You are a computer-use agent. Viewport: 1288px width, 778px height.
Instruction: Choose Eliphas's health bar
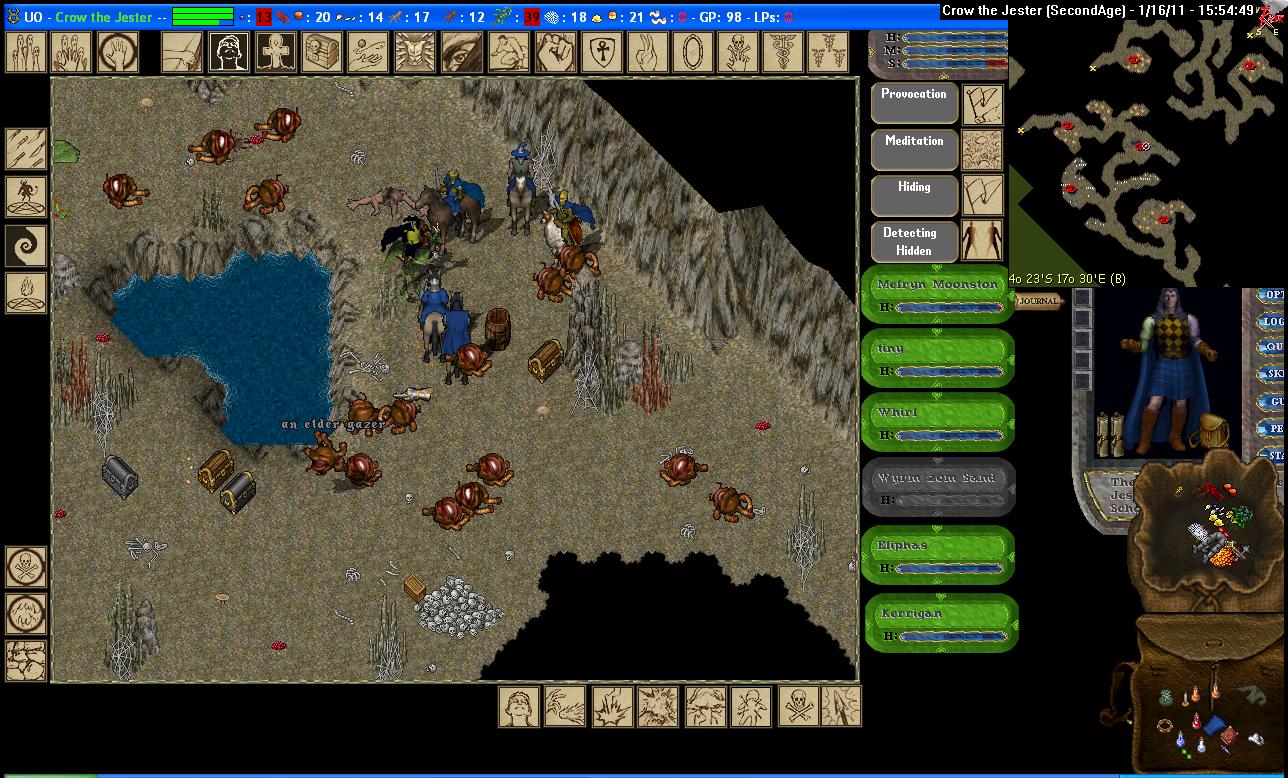938,555
